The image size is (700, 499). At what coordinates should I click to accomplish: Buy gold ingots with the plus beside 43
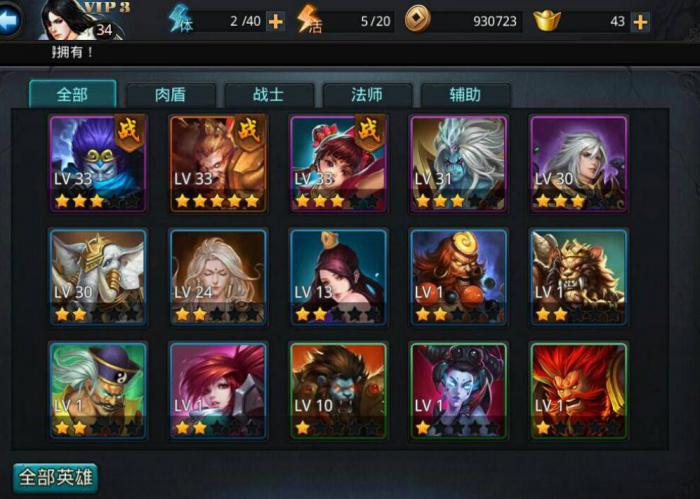(639, 21)
